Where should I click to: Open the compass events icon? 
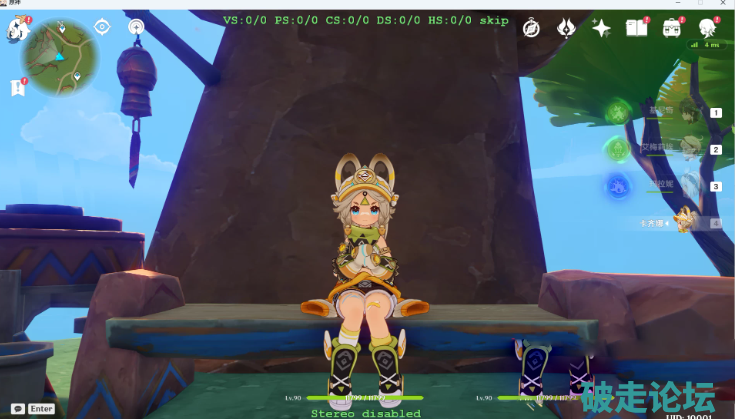coord(532,28)
